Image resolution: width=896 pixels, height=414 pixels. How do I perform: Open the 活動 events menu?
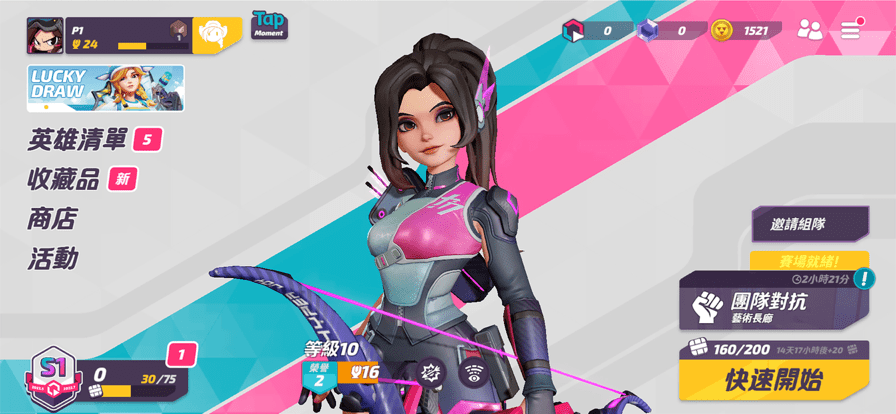pyautogui.click(x=52, y=259)
